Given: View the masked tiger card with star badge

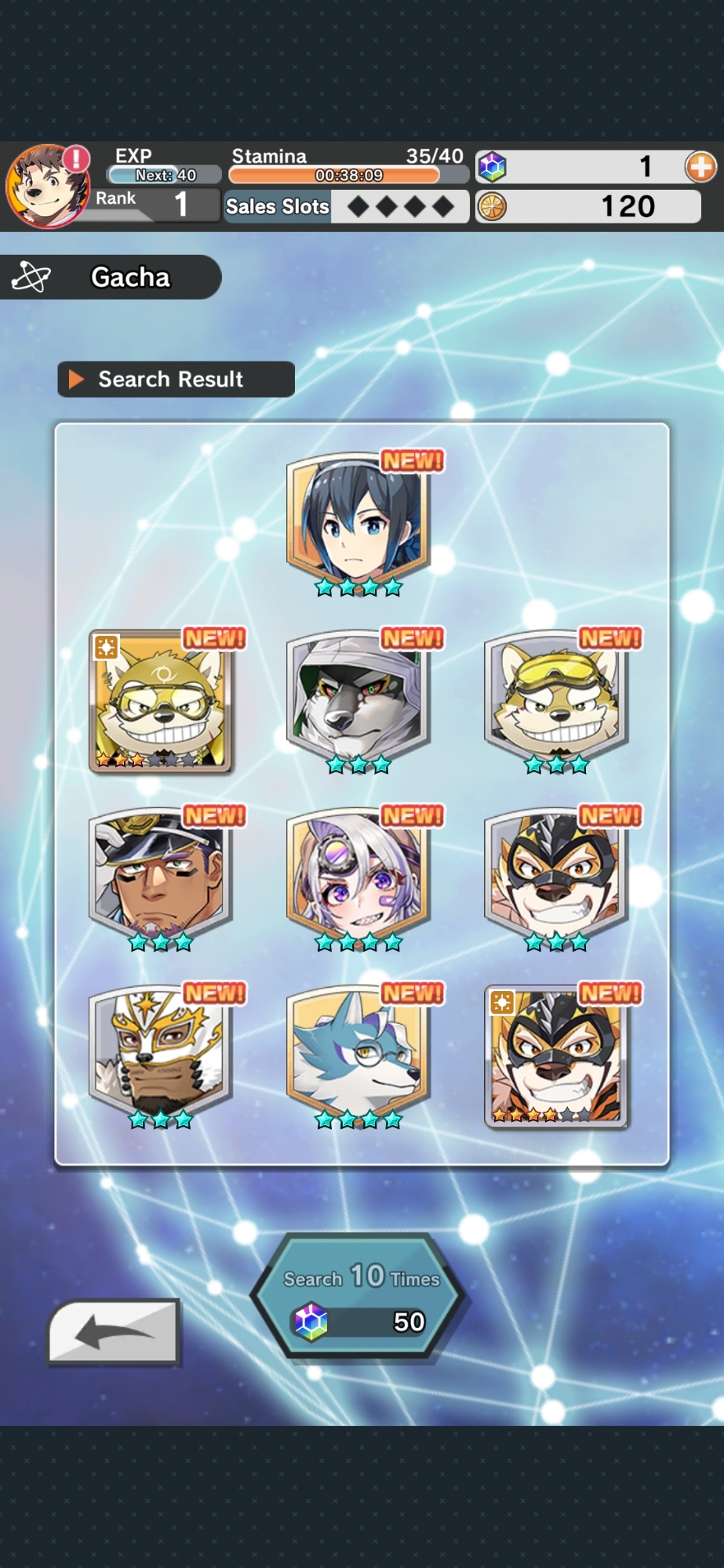Looking at the screenshot, I should point(556,1054).
